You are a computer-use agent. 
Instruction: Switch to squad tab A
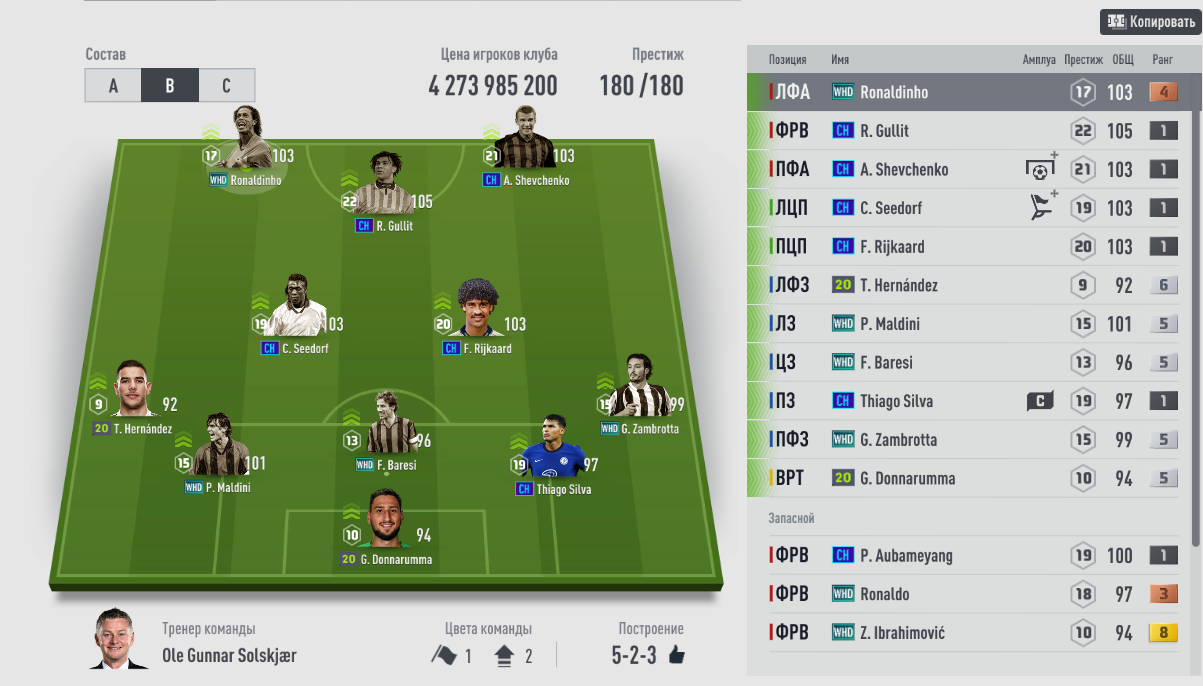113,86
